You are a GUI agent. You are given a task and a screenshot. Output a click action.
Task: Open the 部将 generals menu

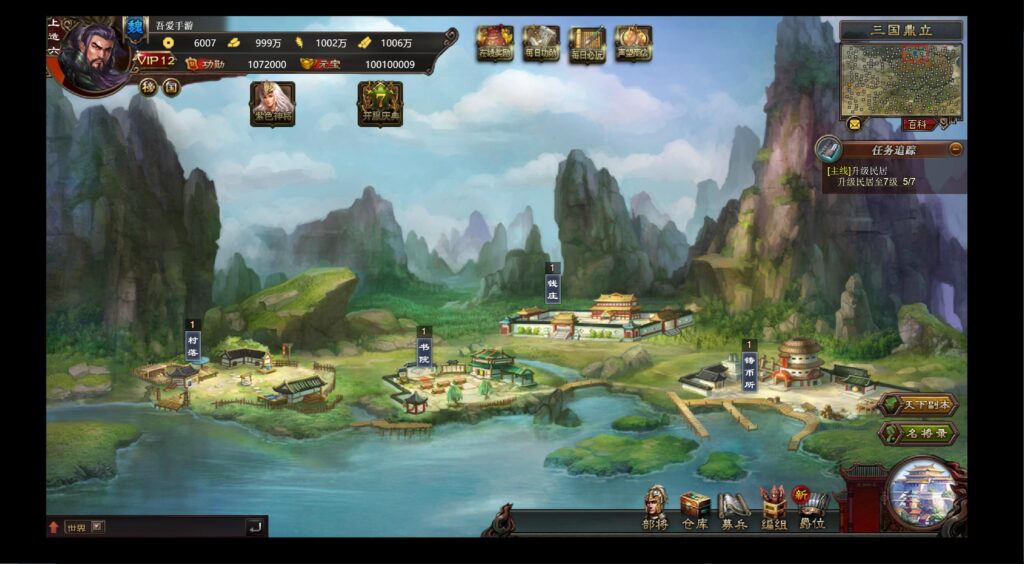tap(655, 507)
